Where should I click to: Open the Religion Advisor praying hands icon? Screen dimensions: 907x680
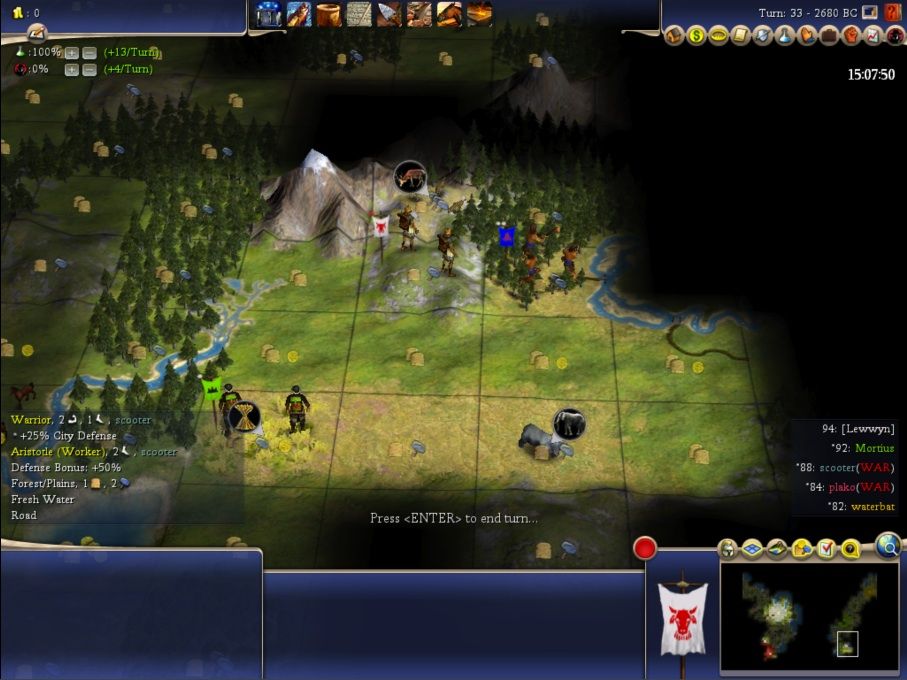pyautogui.click(x=806, y=36)
